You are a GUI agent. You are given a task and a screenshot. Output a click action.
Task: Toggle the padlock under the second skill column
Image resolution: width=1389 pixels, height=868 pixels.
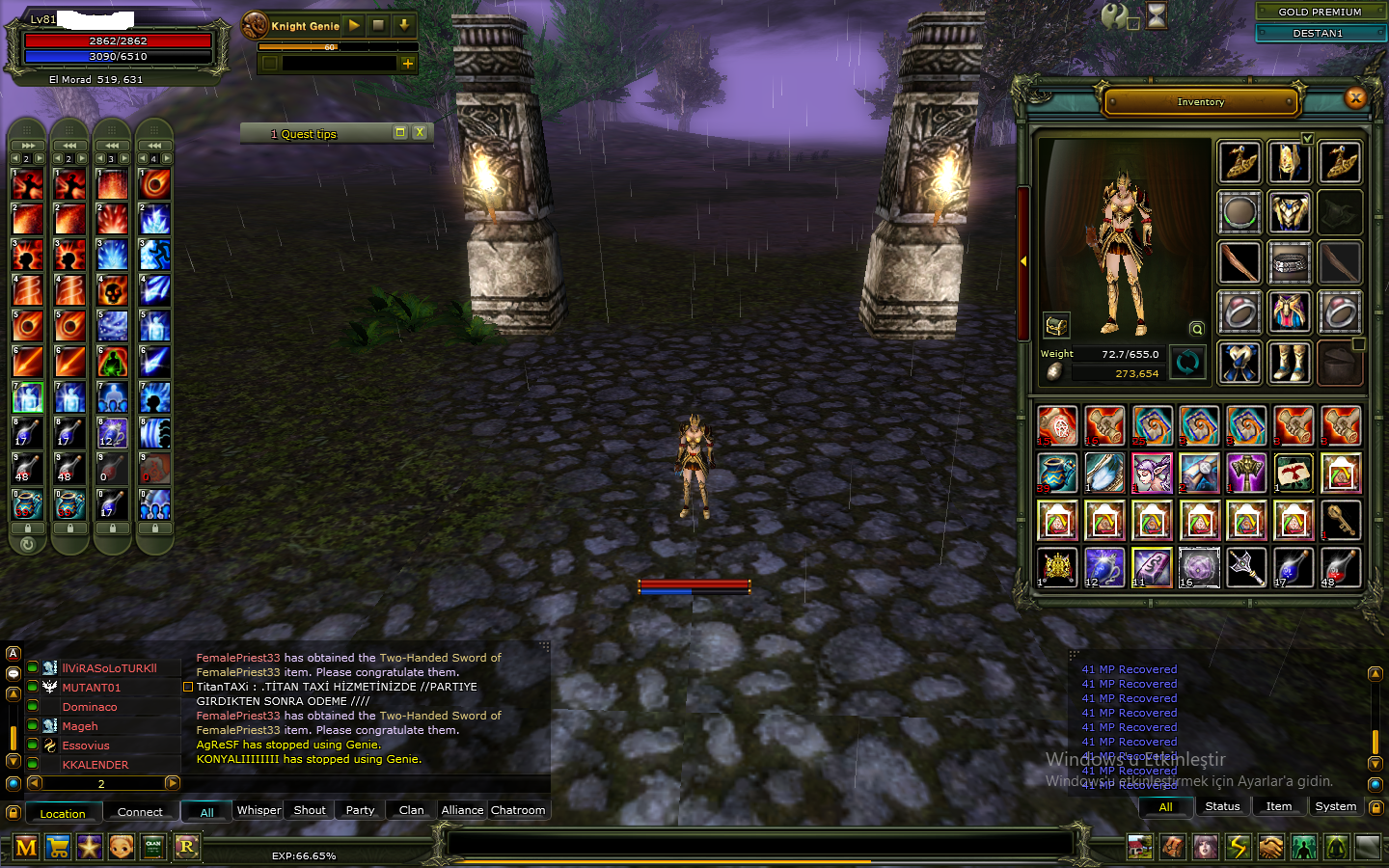(x=70, y=529)
